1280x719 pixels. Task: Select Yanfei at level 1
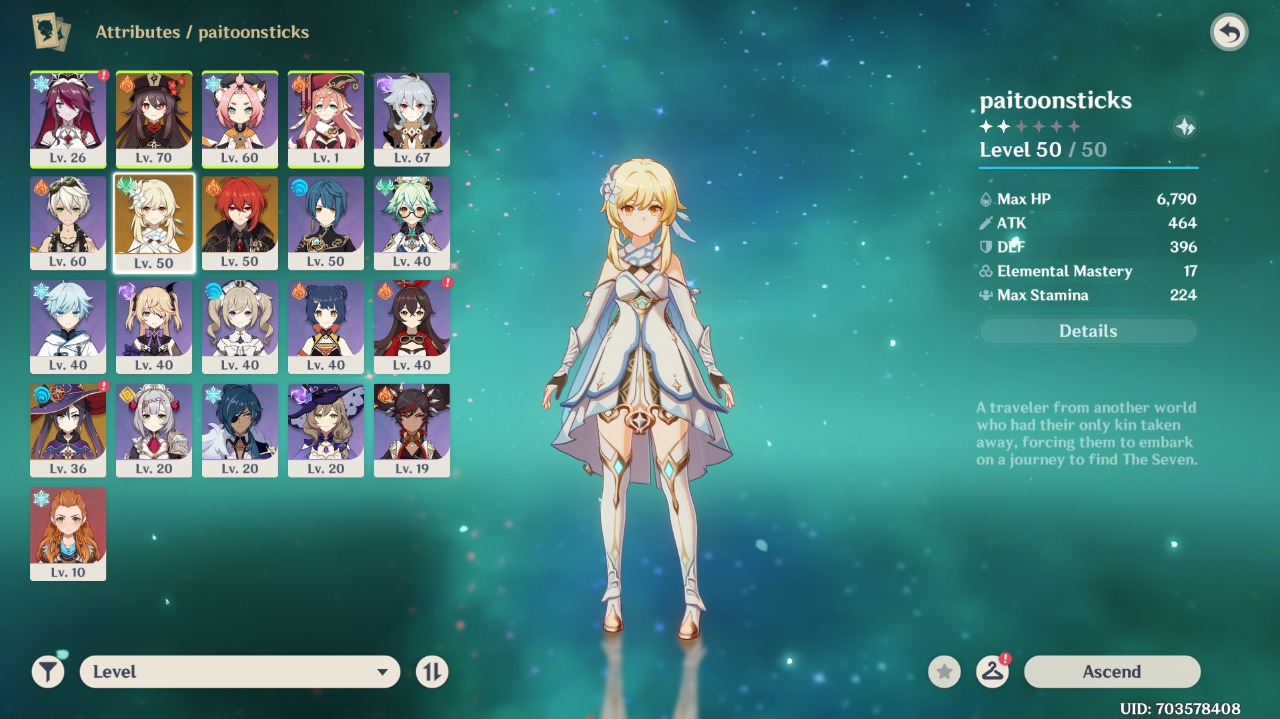pos(326,119)
